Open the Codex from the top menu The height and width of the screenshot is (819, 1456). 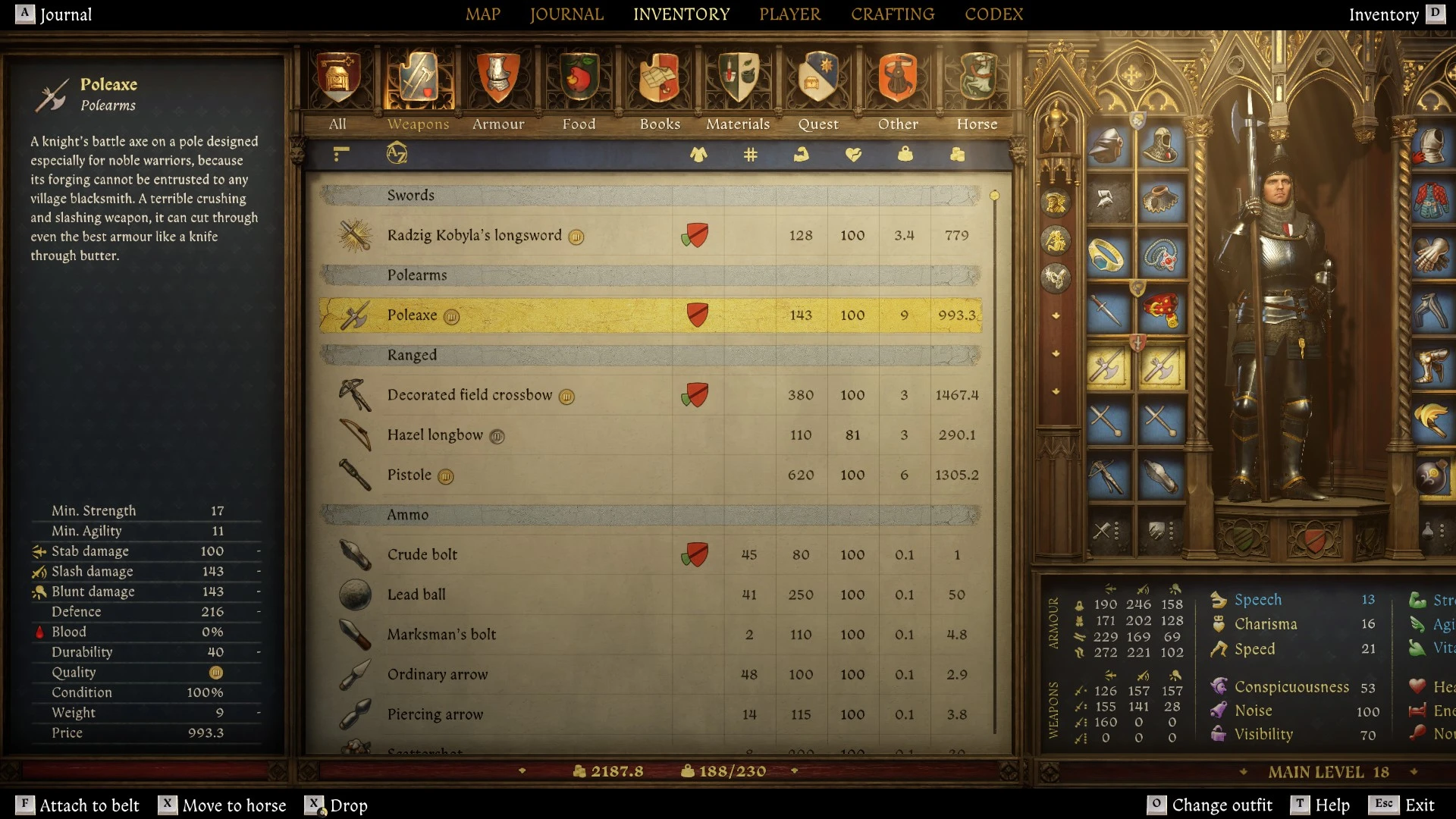pos(994,14)
